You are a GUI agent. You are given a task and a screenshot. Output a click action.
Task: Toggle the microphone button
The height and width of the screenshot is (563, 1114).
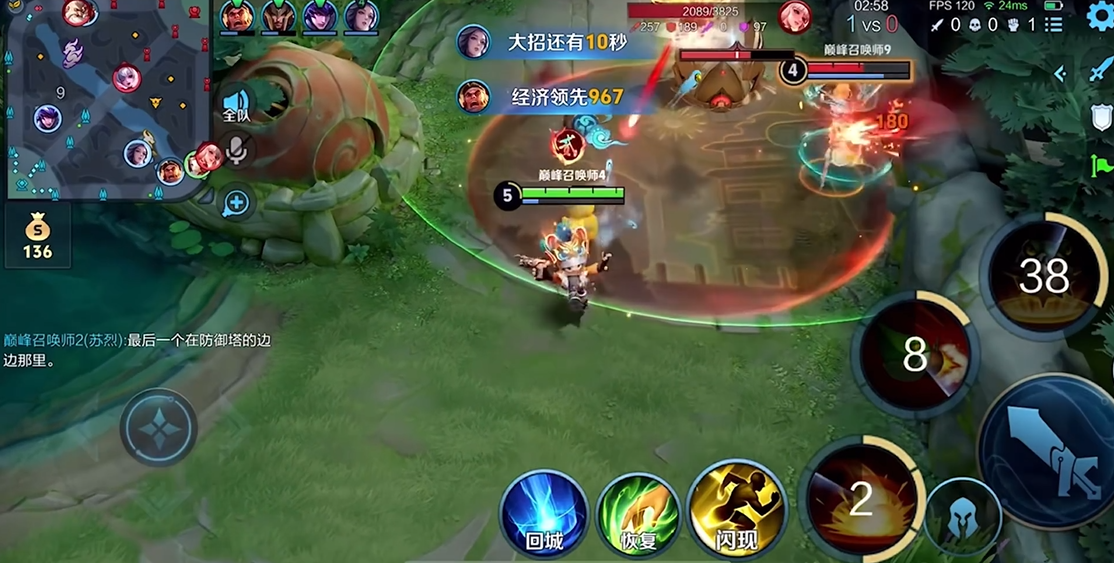click(237, 150)
